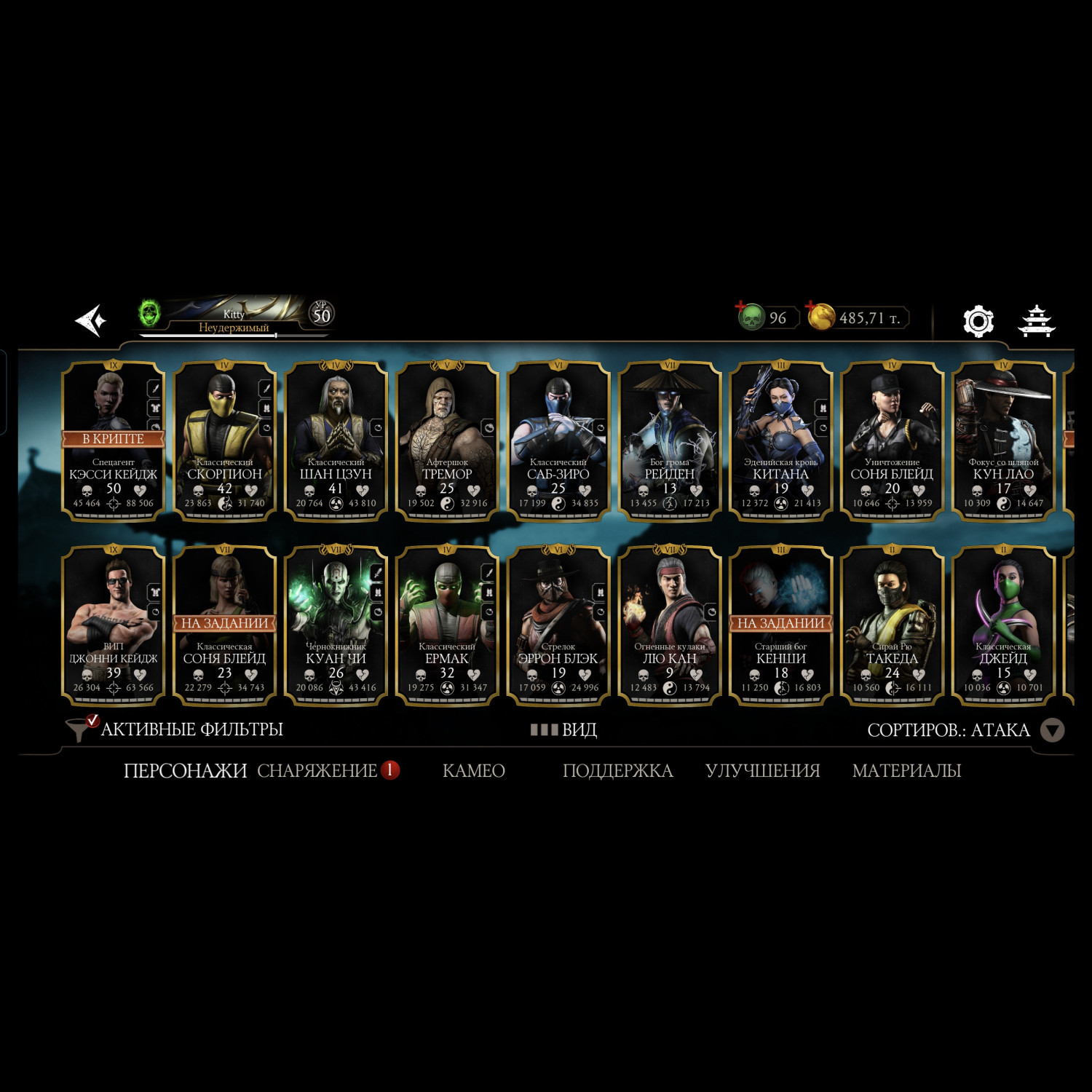Open the active filters panel

[x=175, y=729]
